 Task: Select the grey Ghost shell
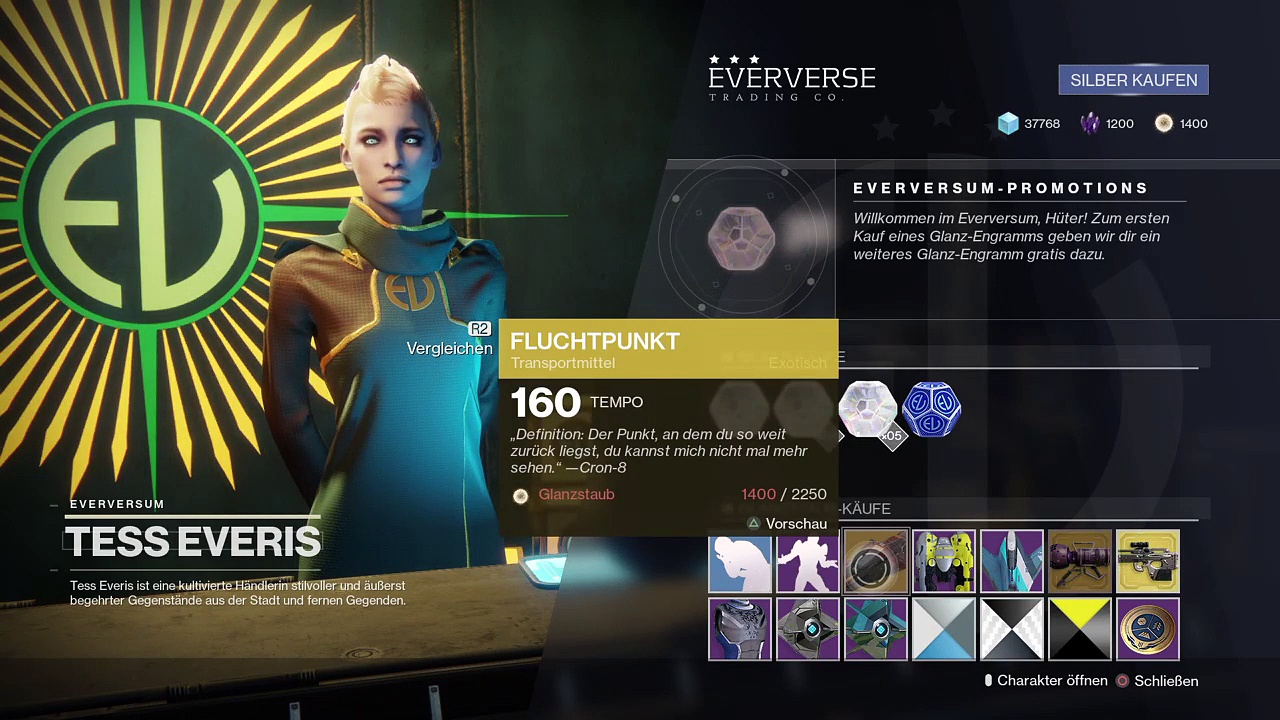808,630
